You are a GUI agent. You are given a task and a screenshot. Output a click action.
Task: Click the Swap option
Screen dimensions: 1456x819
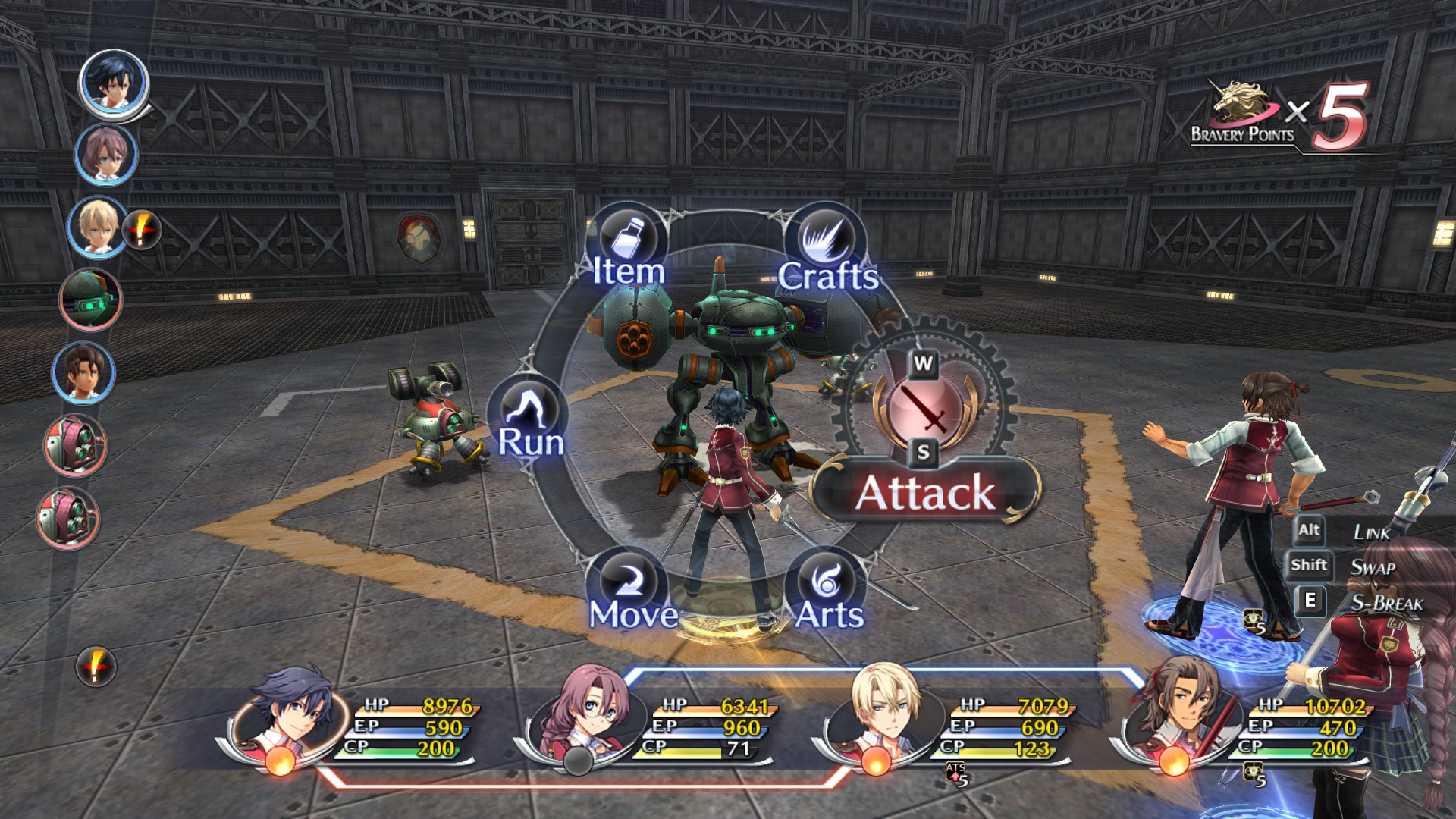1373,566
